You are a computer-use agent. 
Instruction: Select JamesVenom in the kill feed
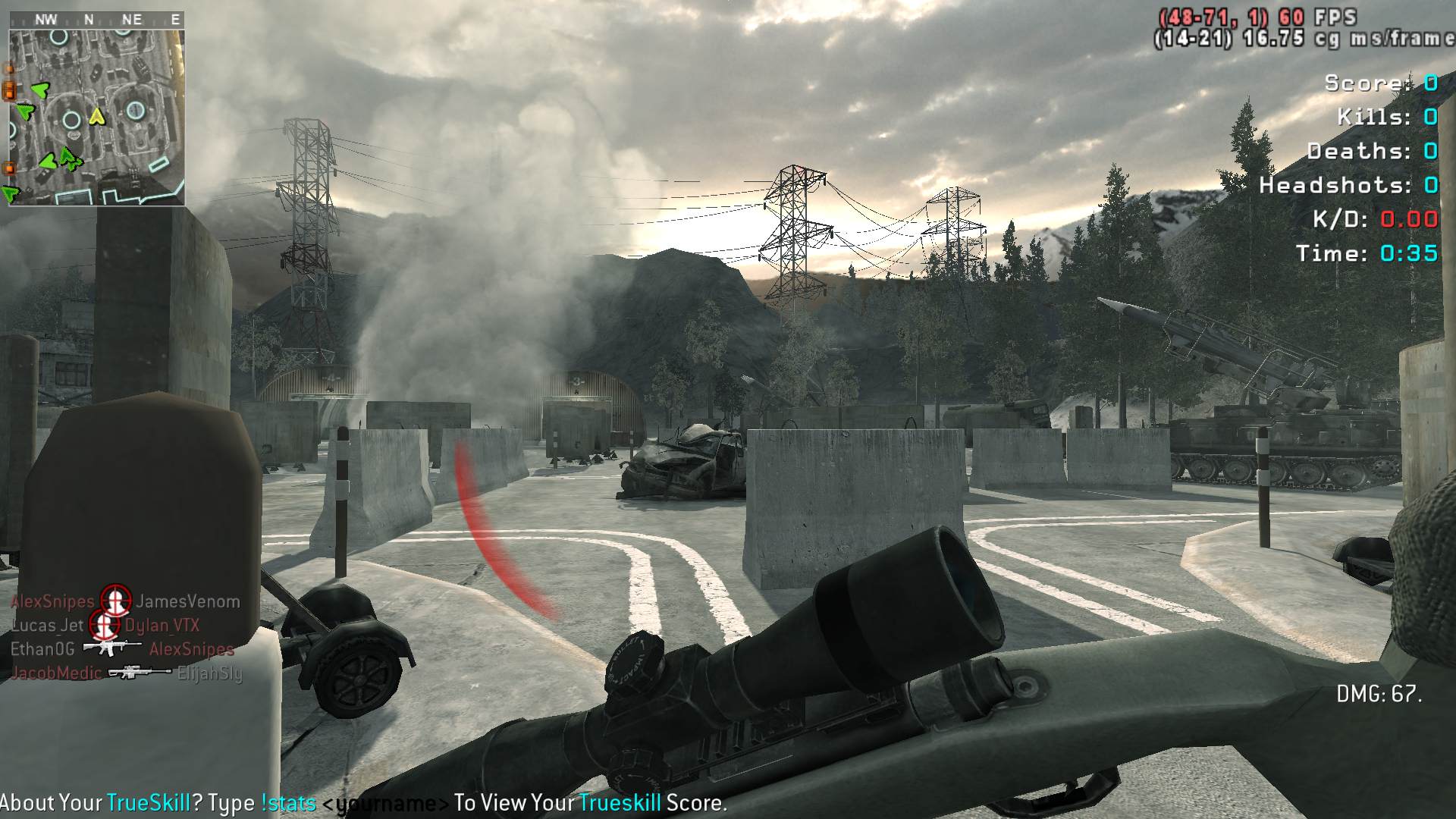coord(188,602)
